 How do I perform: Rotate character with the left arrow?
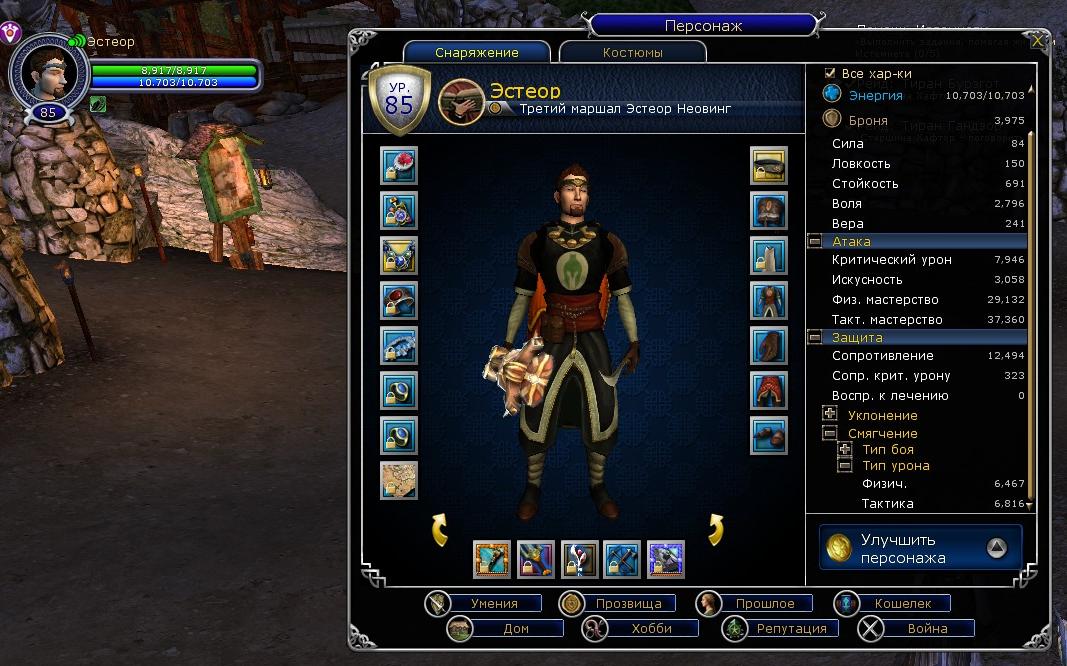(x=440, y=529)
